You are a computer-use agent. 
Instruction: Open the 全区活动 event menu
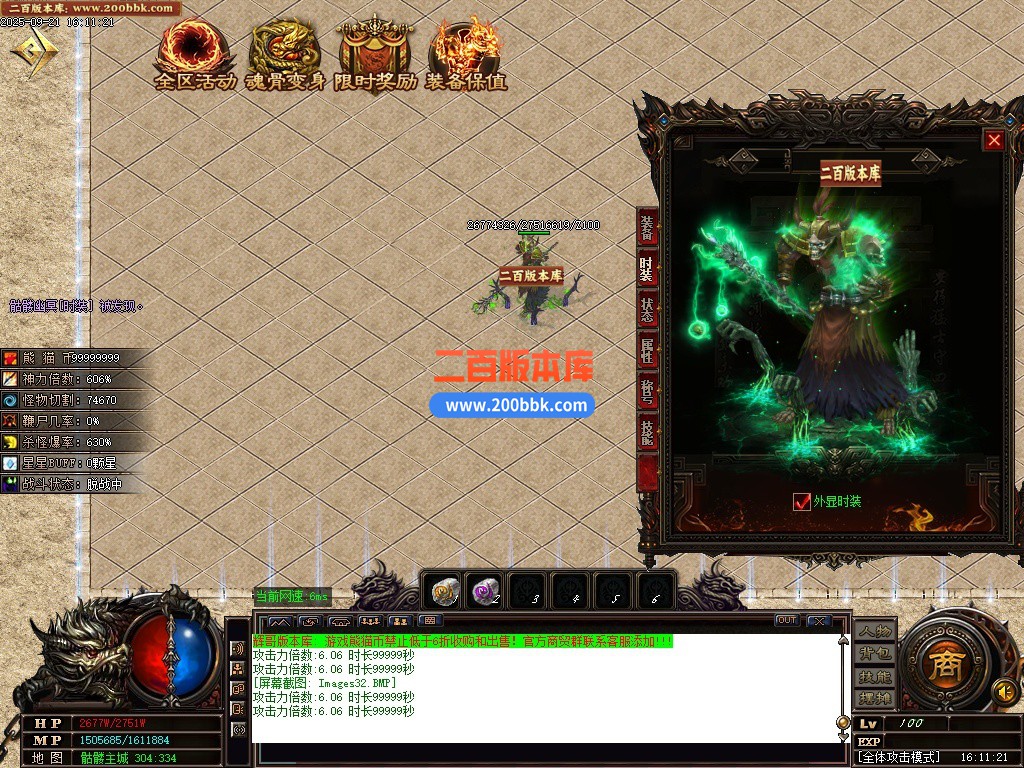point(195,55)
